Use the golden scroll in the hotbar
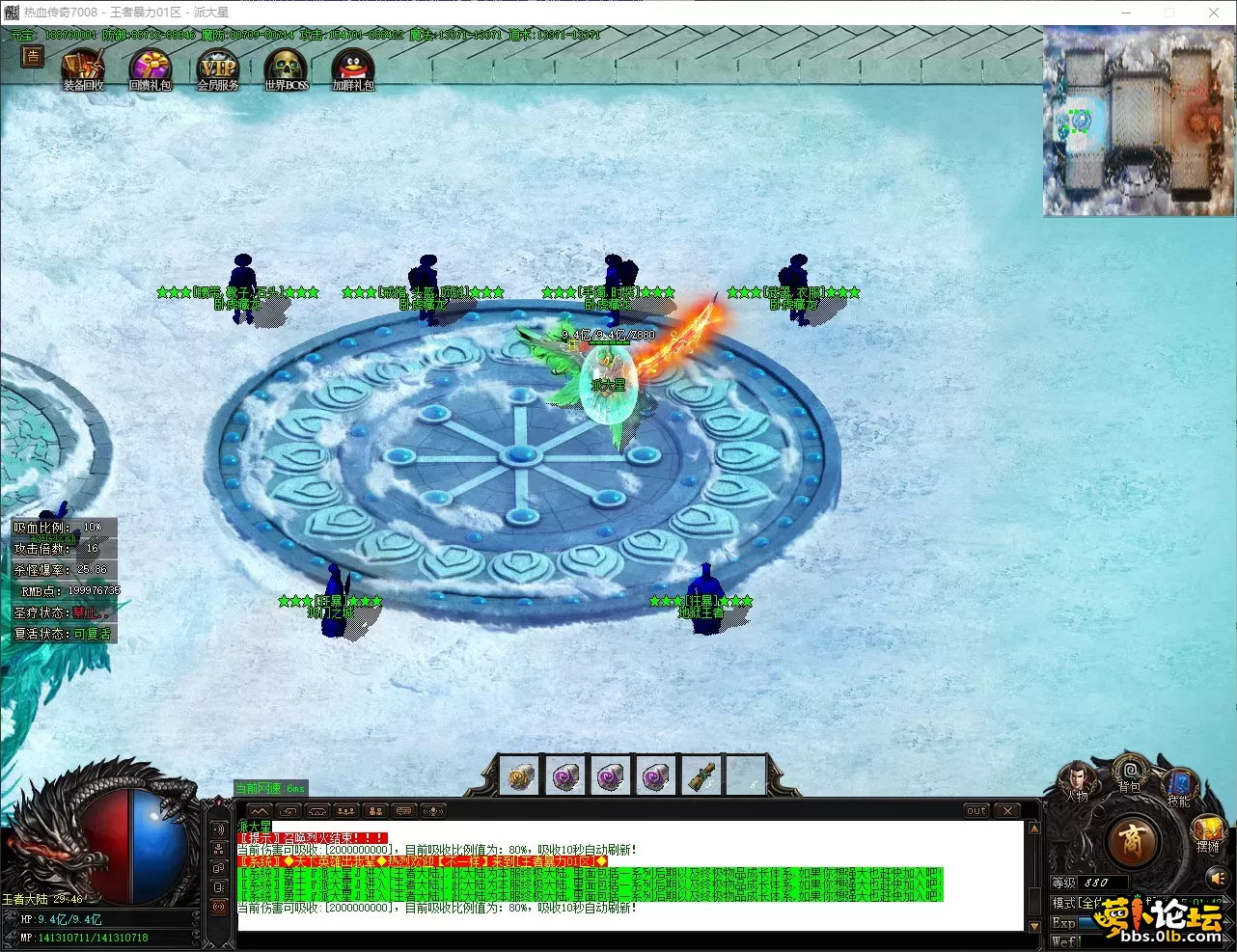The image size is (1237, 952). [x=520, y=776]
